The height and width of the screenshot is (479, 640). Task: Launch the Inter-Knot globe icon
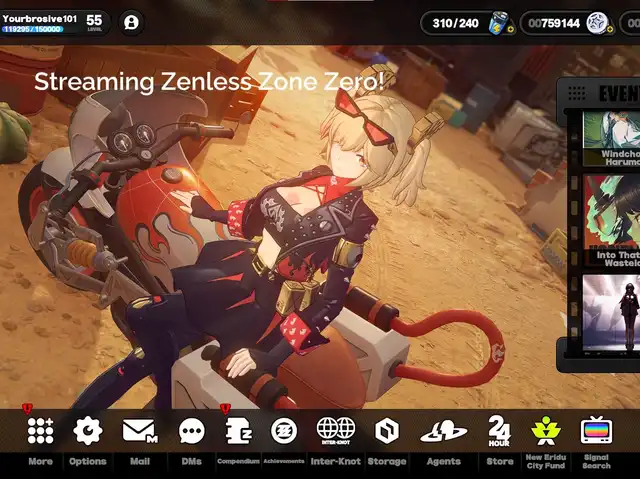pos(336,431)
